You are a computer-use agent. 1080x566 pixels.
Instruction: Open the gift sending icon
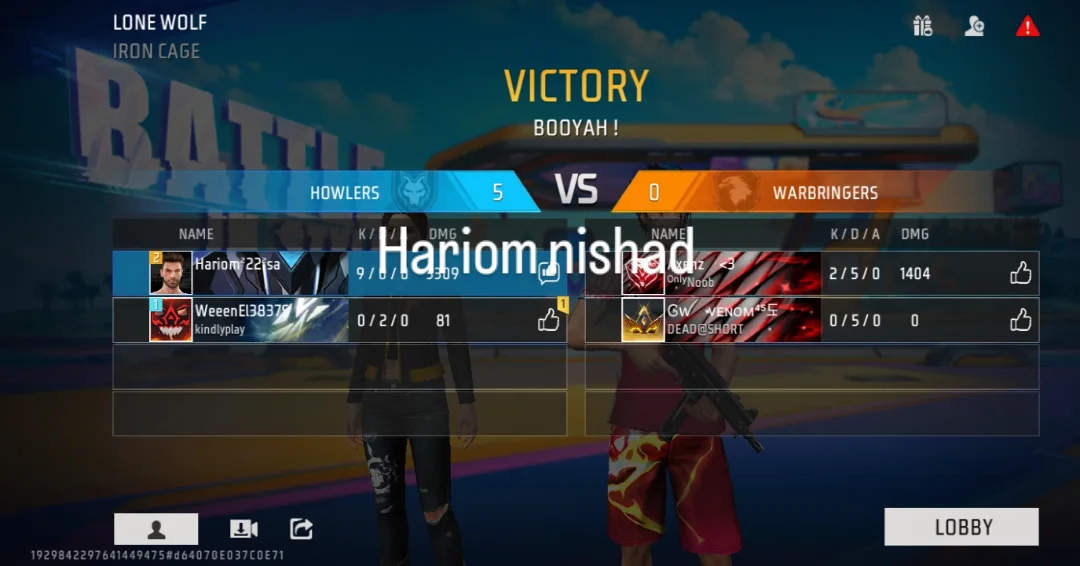922,26
